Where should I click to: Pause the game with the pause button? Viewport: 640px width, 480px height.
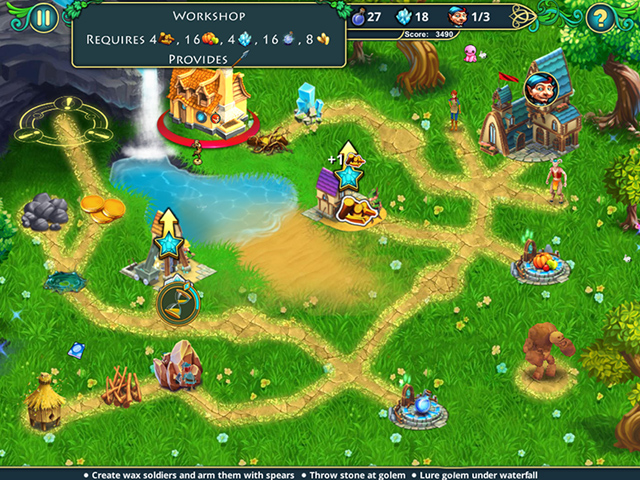point(42,17)
